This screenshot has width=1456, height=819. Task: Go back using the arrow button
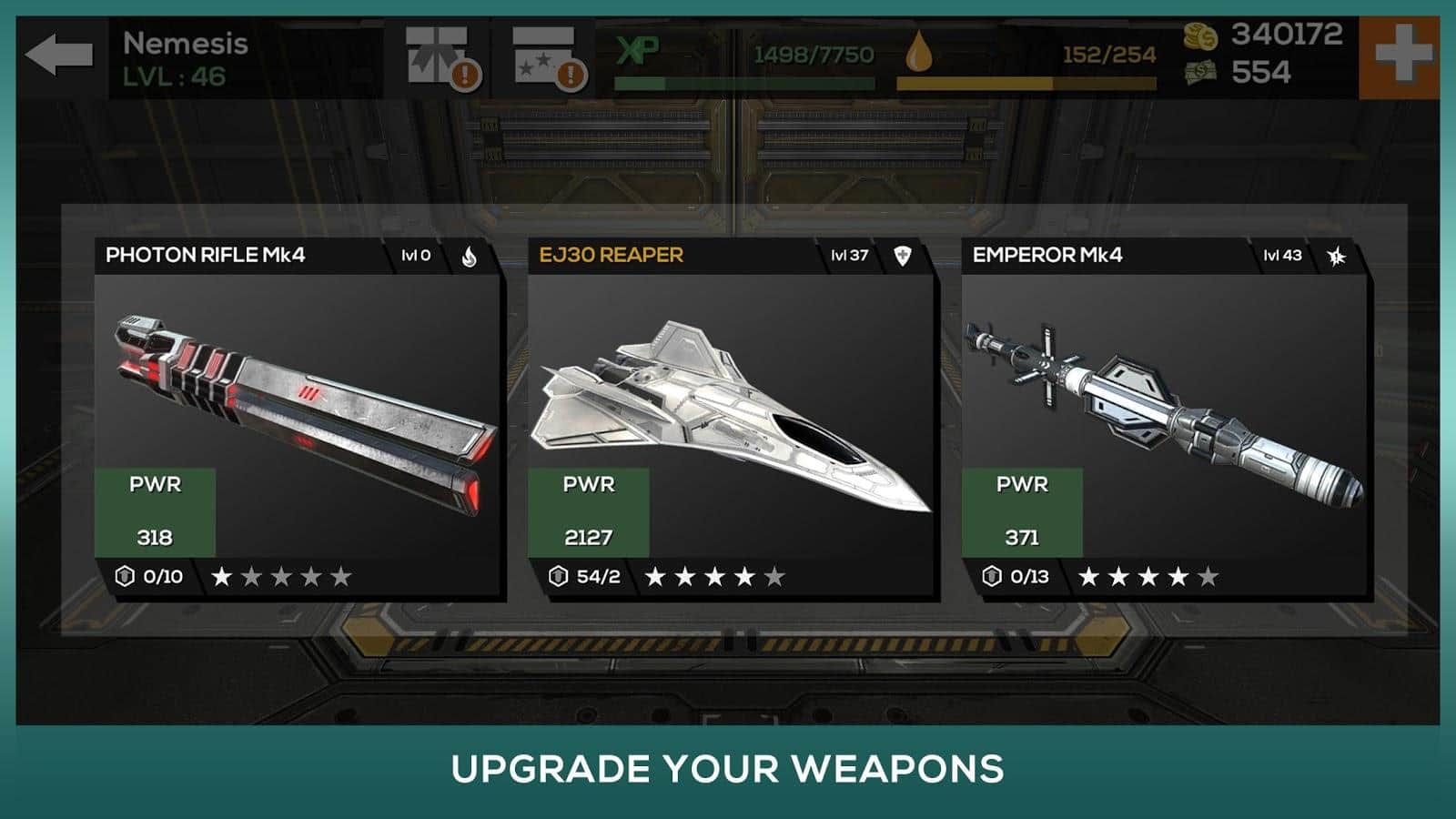click(x=59, y=56)
